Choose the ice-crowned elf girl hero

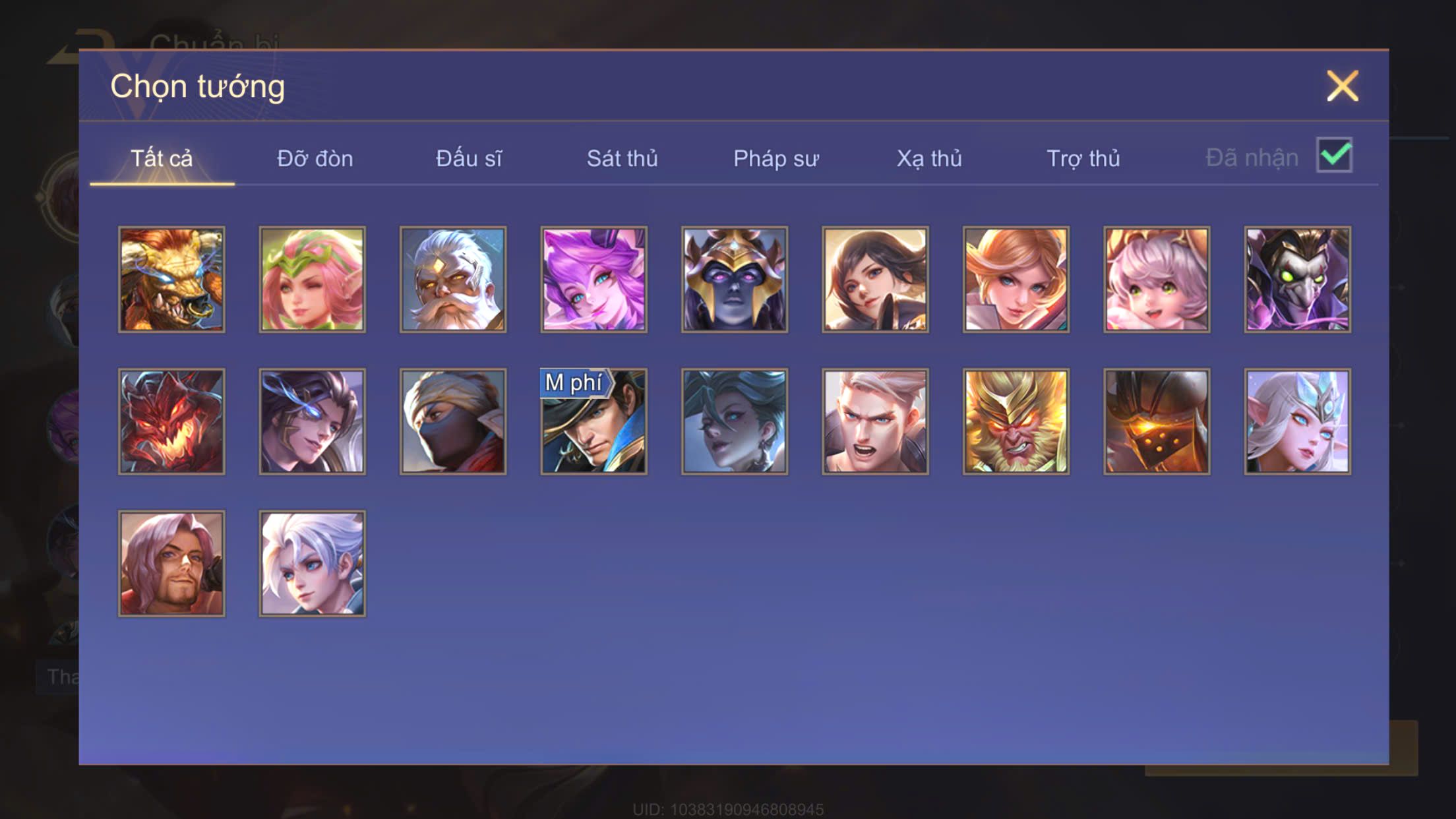coord(1297,421)
